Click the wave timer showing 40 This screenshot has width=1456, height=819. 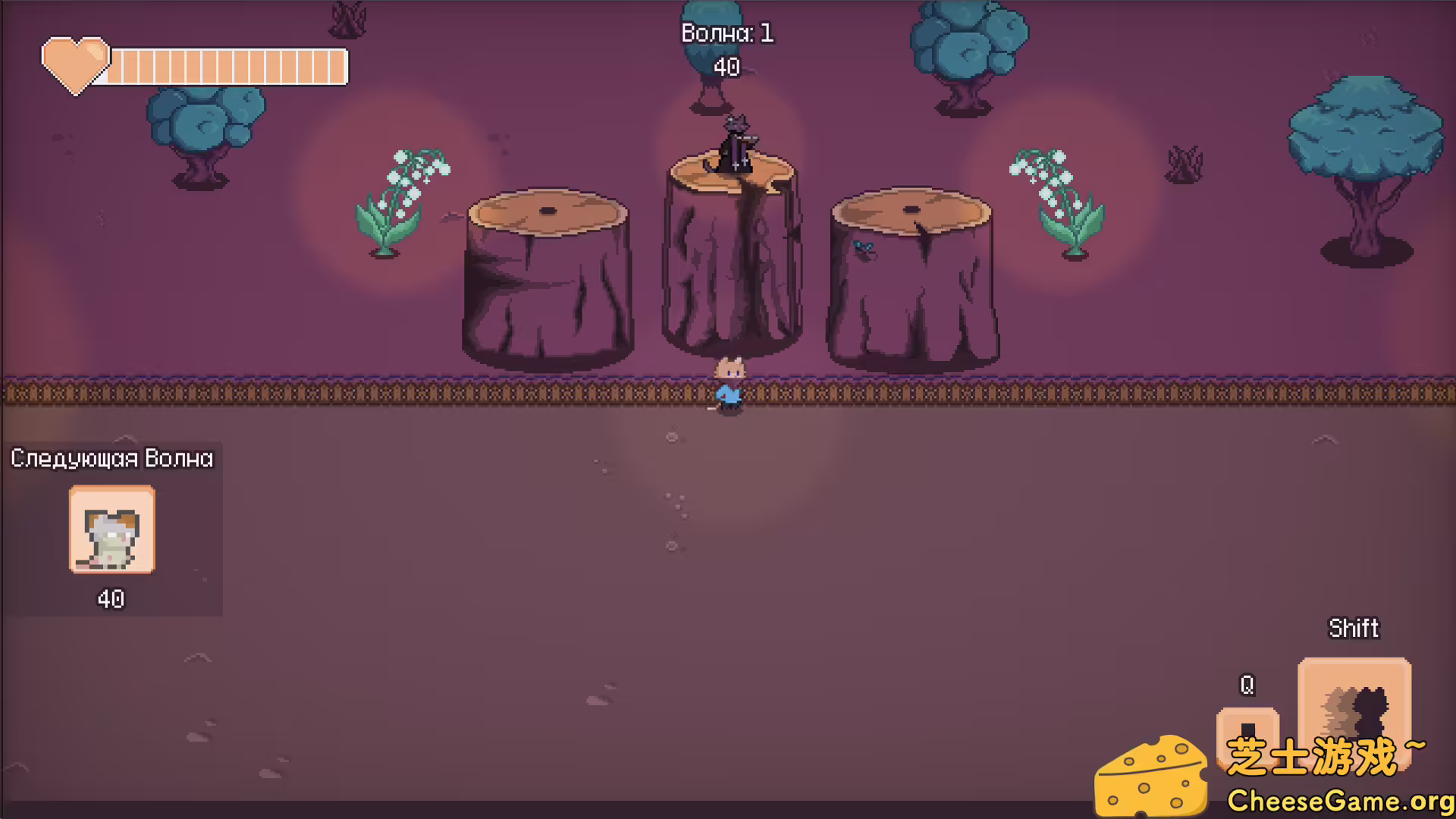point(726,67)
